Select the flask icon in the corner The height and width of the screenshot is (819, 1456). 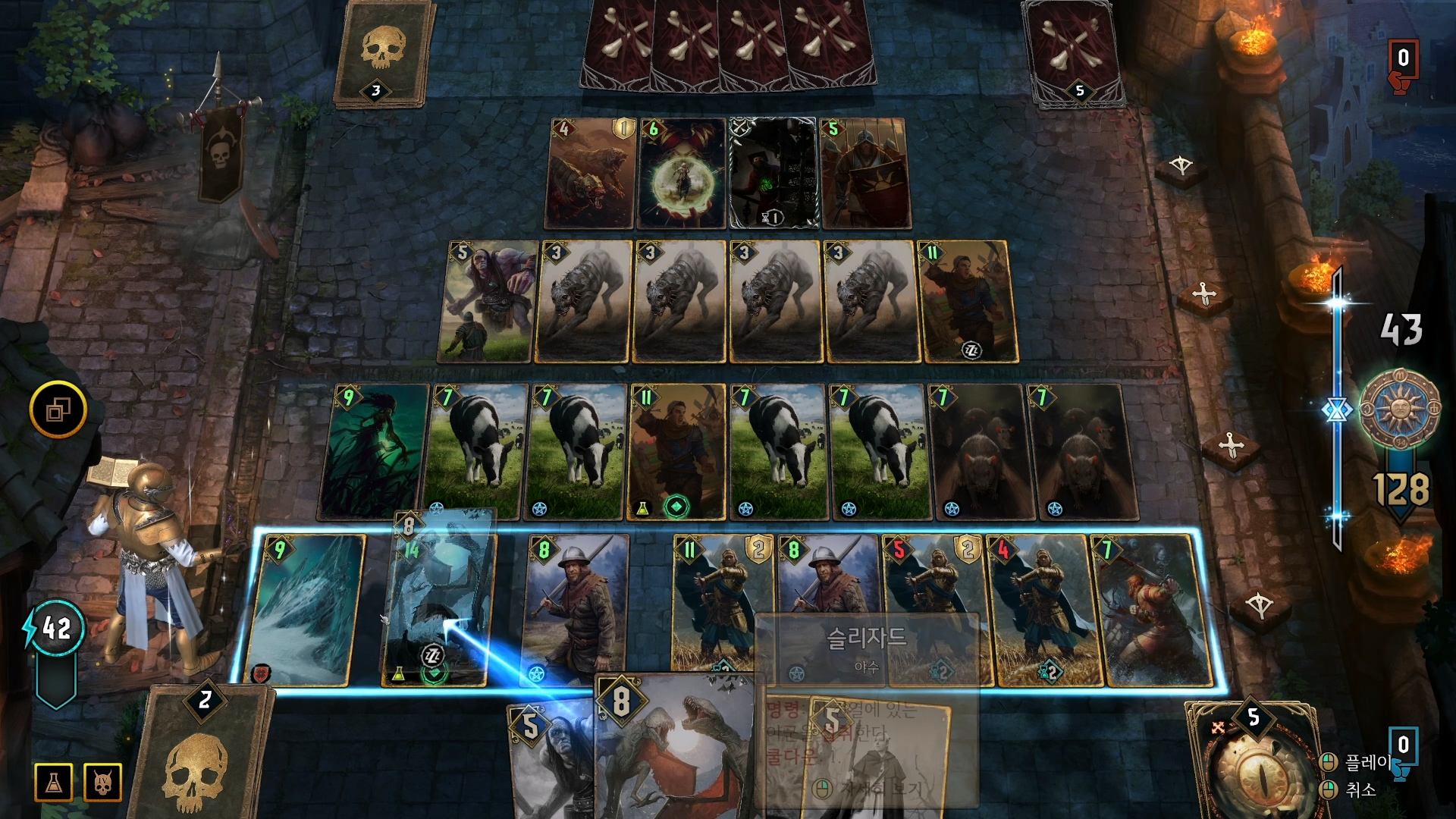[x=54, y=783]
